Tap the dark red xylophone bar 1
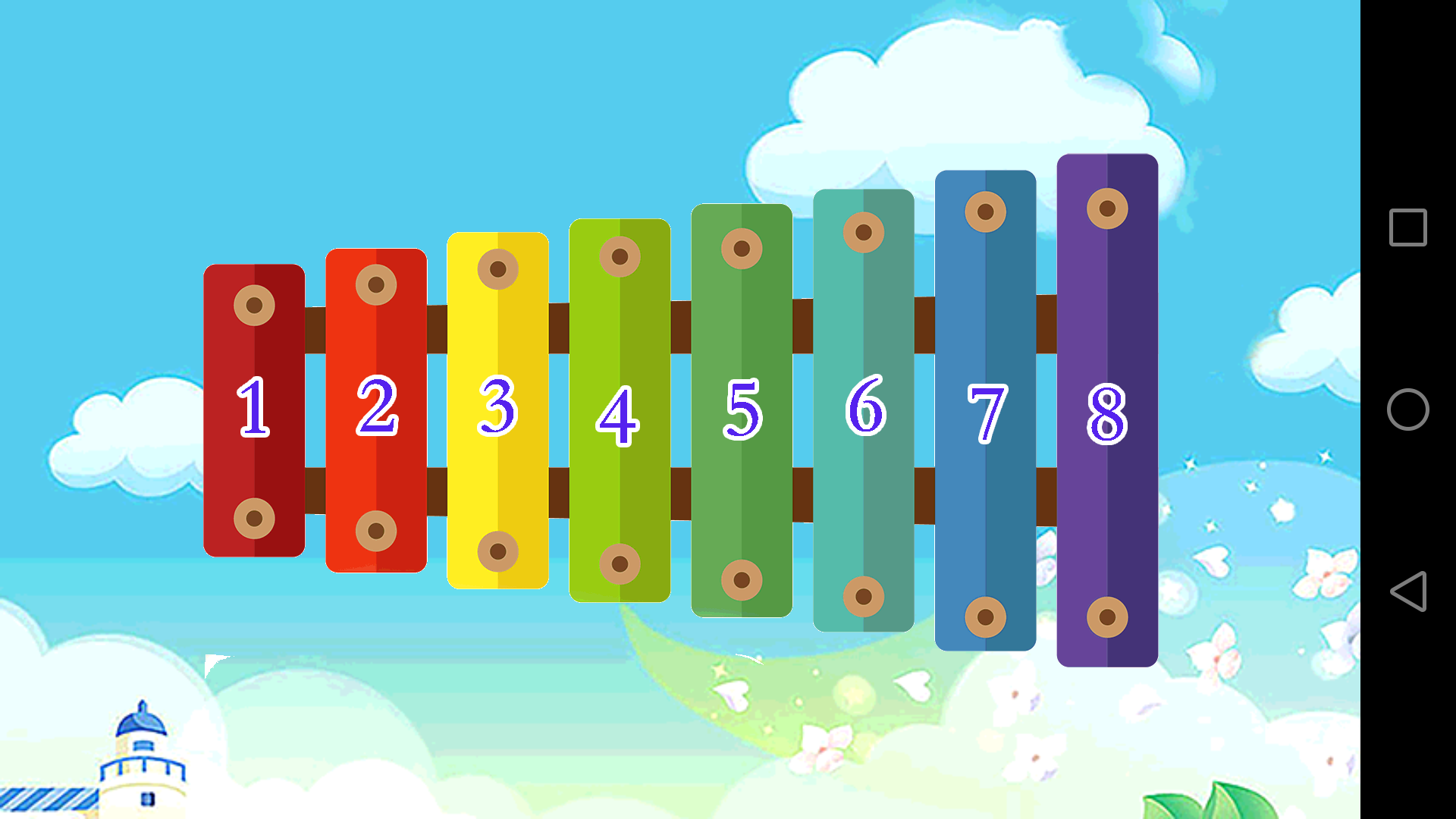The image size is (1456, 819). click(x=254, y=410)
